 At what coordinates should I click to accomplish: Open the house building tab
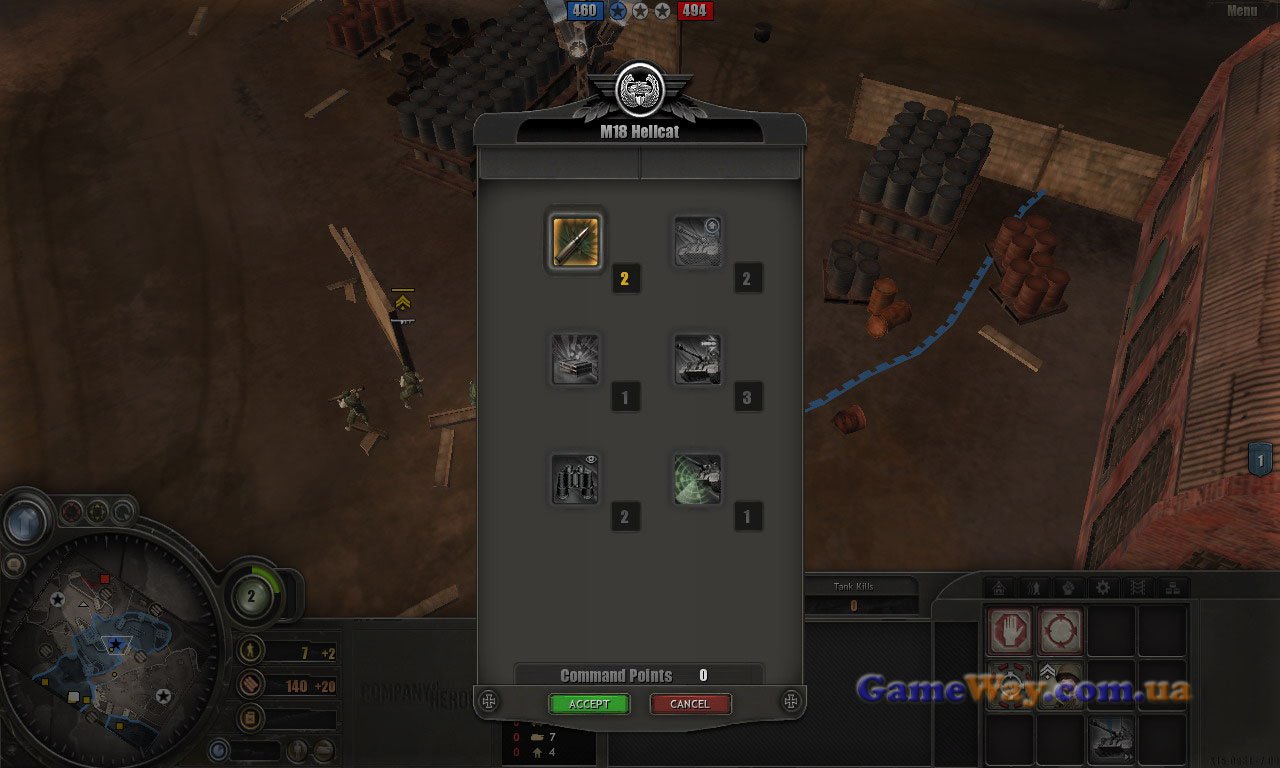point(998,588)
